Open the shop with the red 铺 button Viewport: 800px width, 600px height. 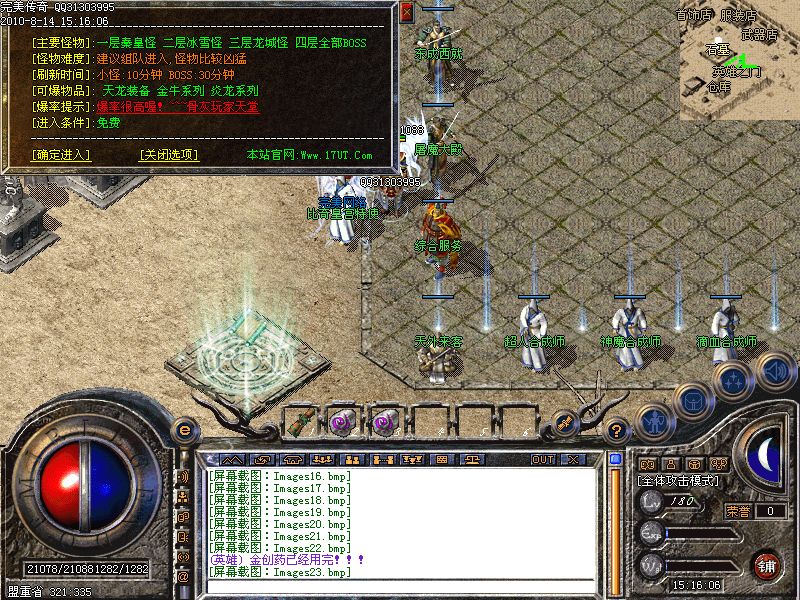(767, 565)
